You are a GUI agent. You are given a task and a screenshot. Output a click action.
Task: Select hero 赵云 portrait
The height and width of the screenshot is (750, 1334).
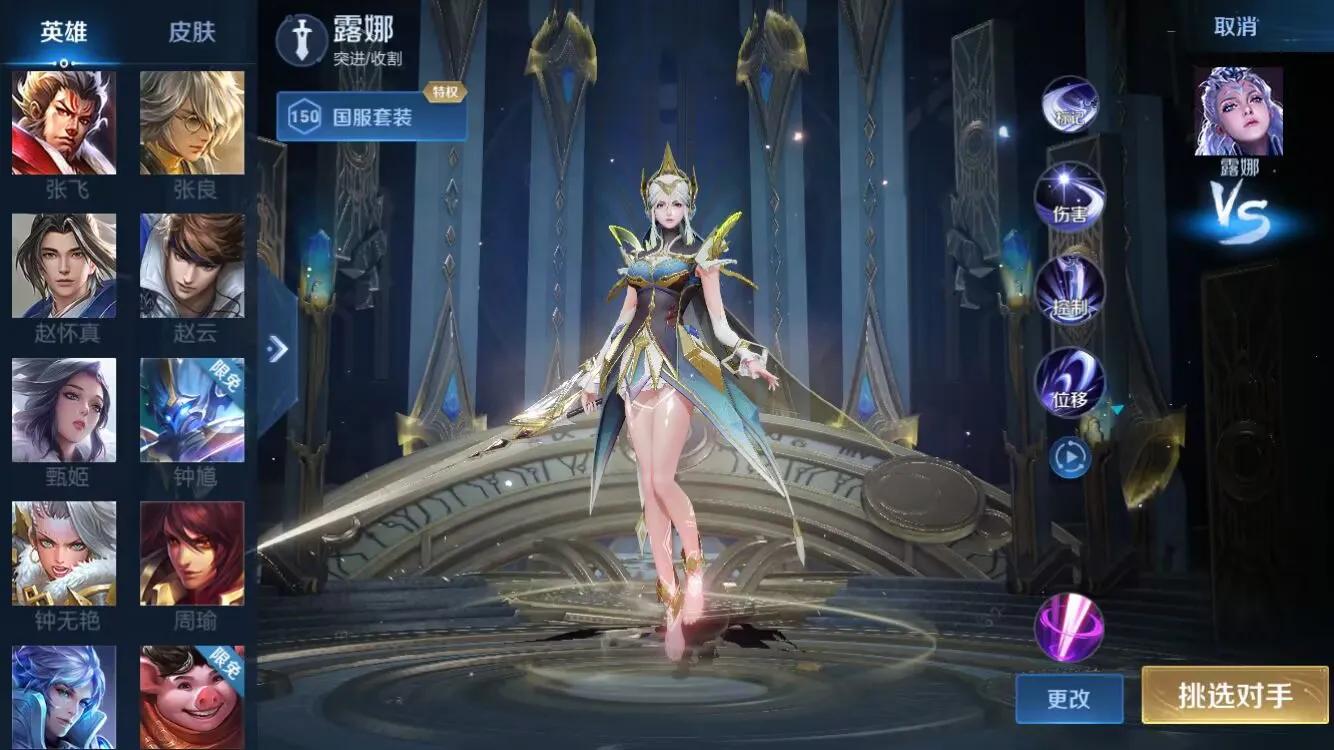(x=192, y=266)
